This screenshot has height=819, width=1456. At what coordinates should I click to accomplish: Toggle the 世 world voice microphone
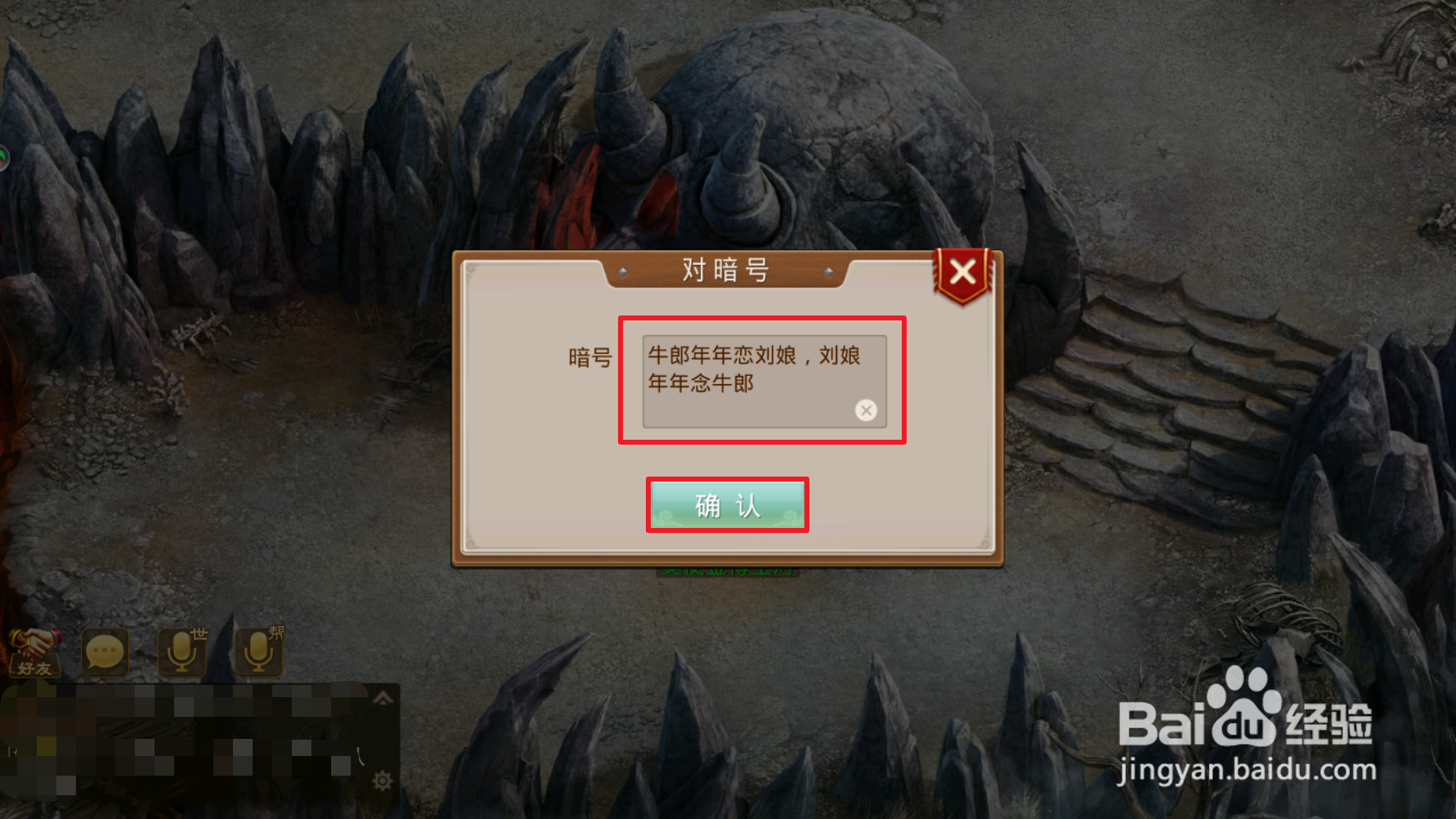[x=181, y=651]
